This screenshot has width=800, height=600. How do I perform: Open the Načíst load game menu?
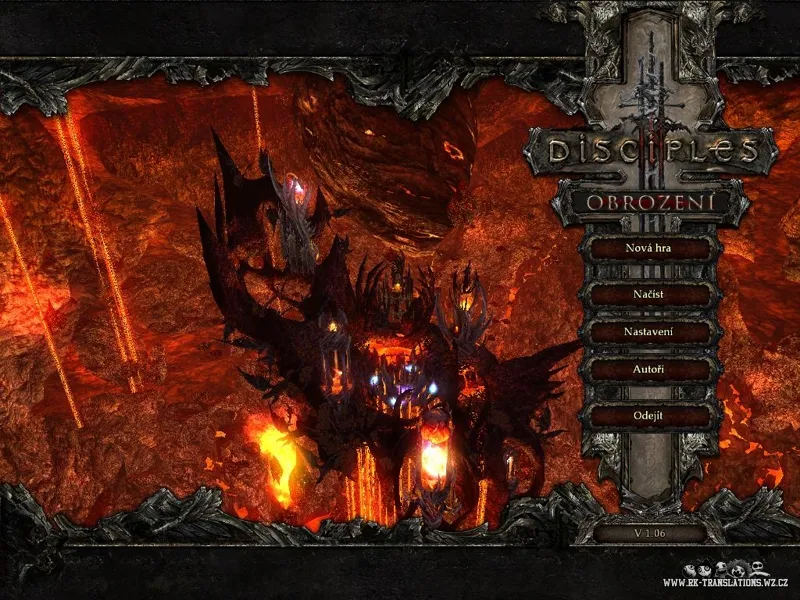(649, 294)
